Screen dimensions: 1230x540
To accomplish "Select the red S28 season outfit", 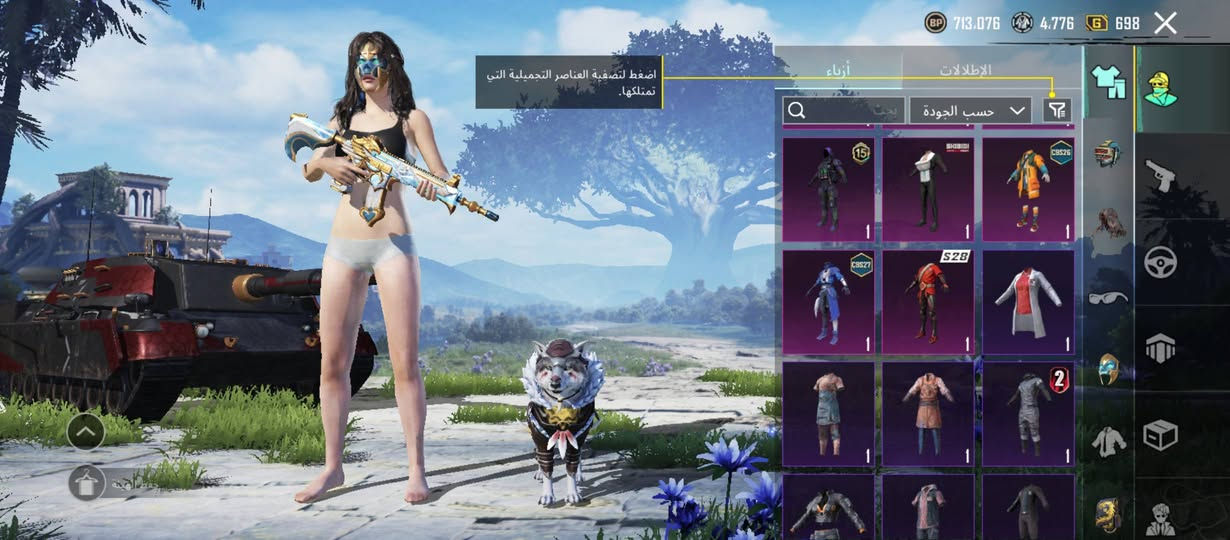I will tap(928, 302).
